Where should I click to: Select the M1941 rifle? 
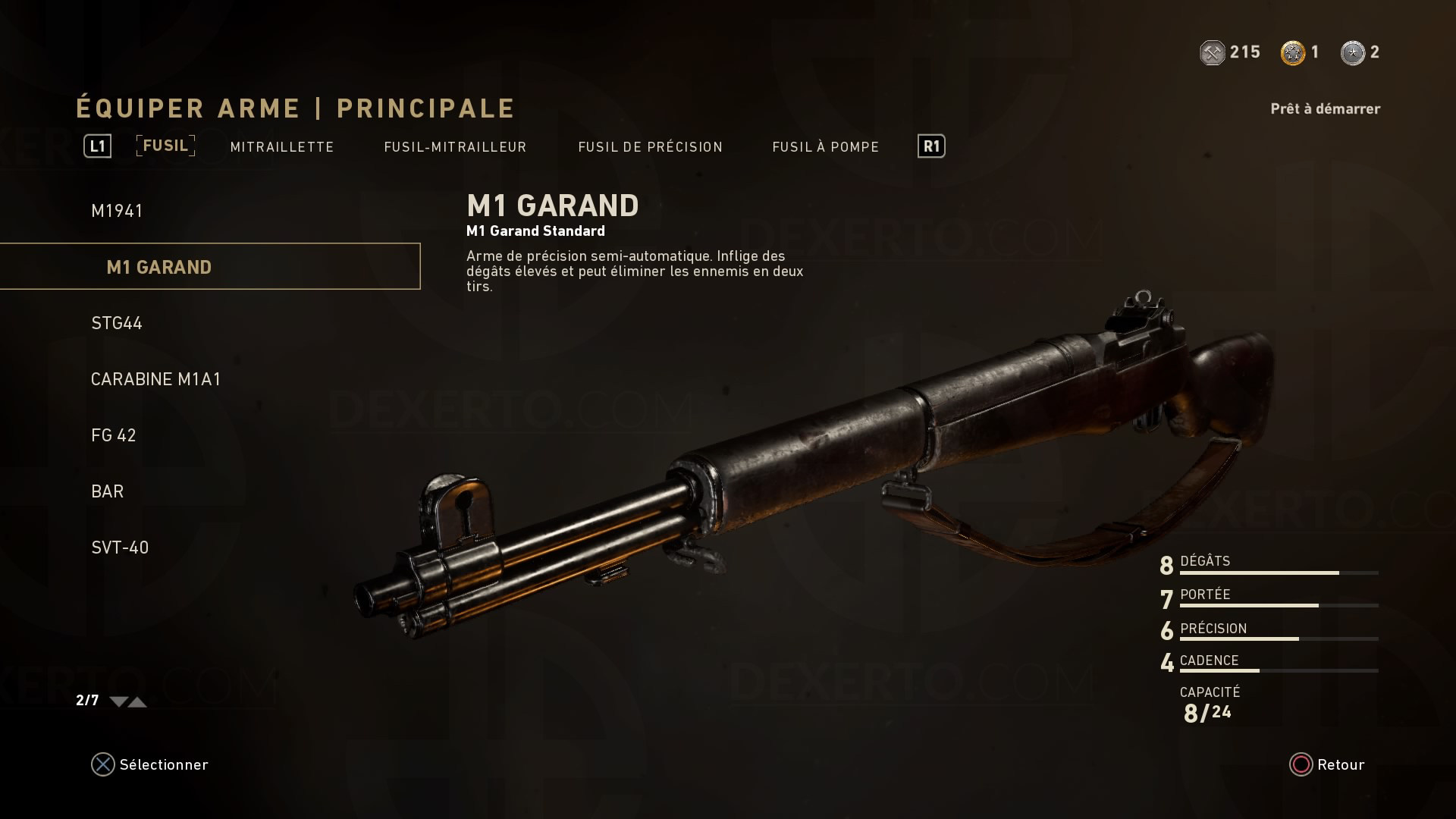pyautogui.click(x=118, y=210)
